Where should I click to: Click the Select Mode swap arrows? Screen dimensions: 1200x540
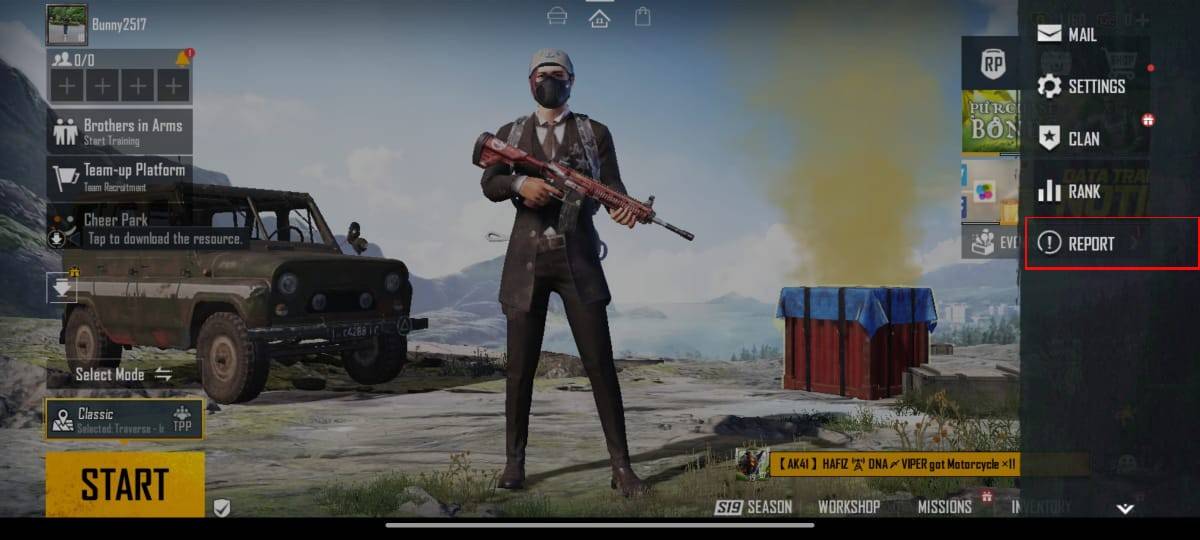click(x=163, y=375)
